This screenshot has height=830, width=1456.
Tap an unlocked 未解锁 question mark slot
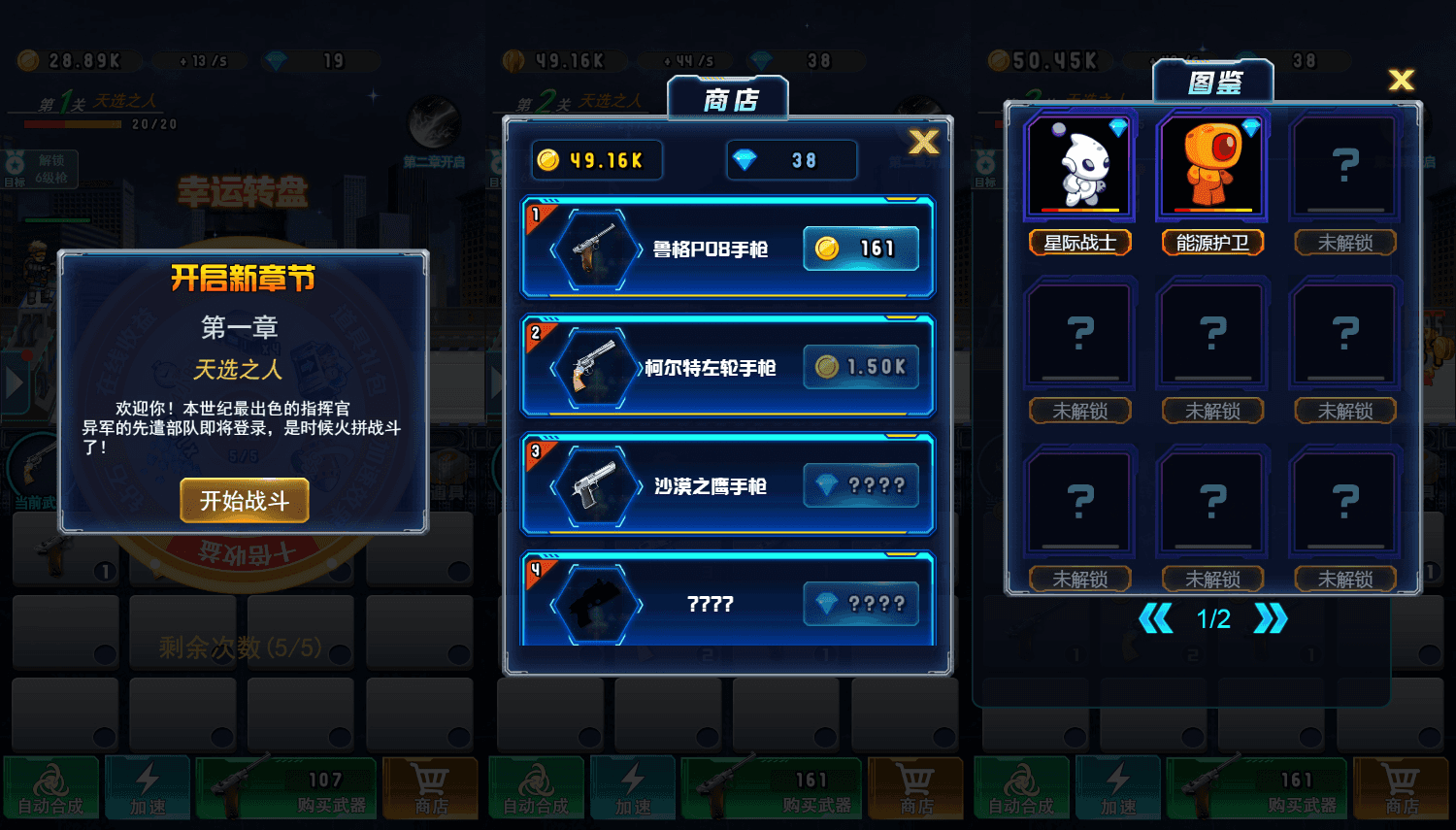(1344, 165)
